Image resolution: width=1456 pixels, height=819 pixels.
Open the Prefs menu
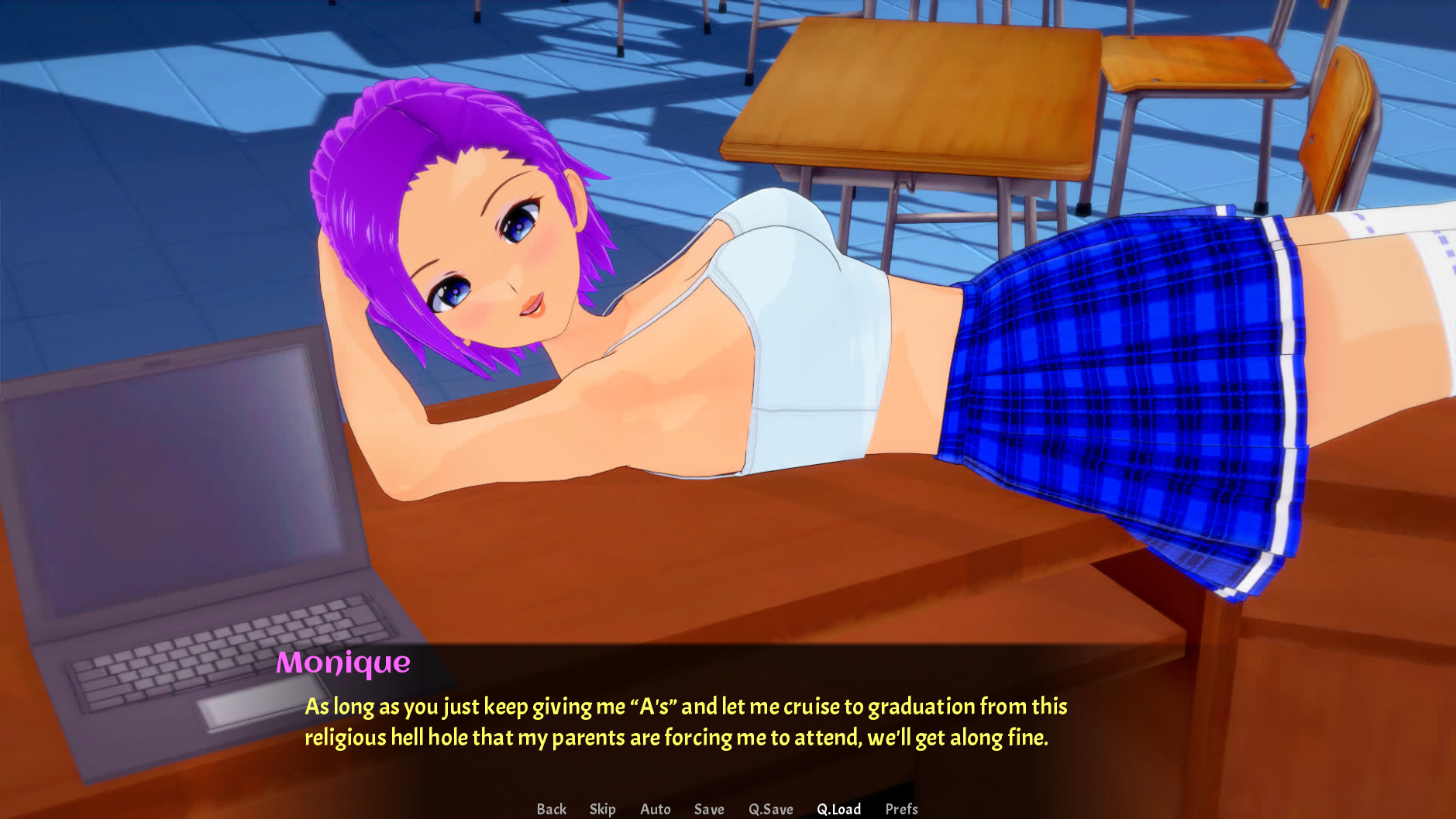901,809
